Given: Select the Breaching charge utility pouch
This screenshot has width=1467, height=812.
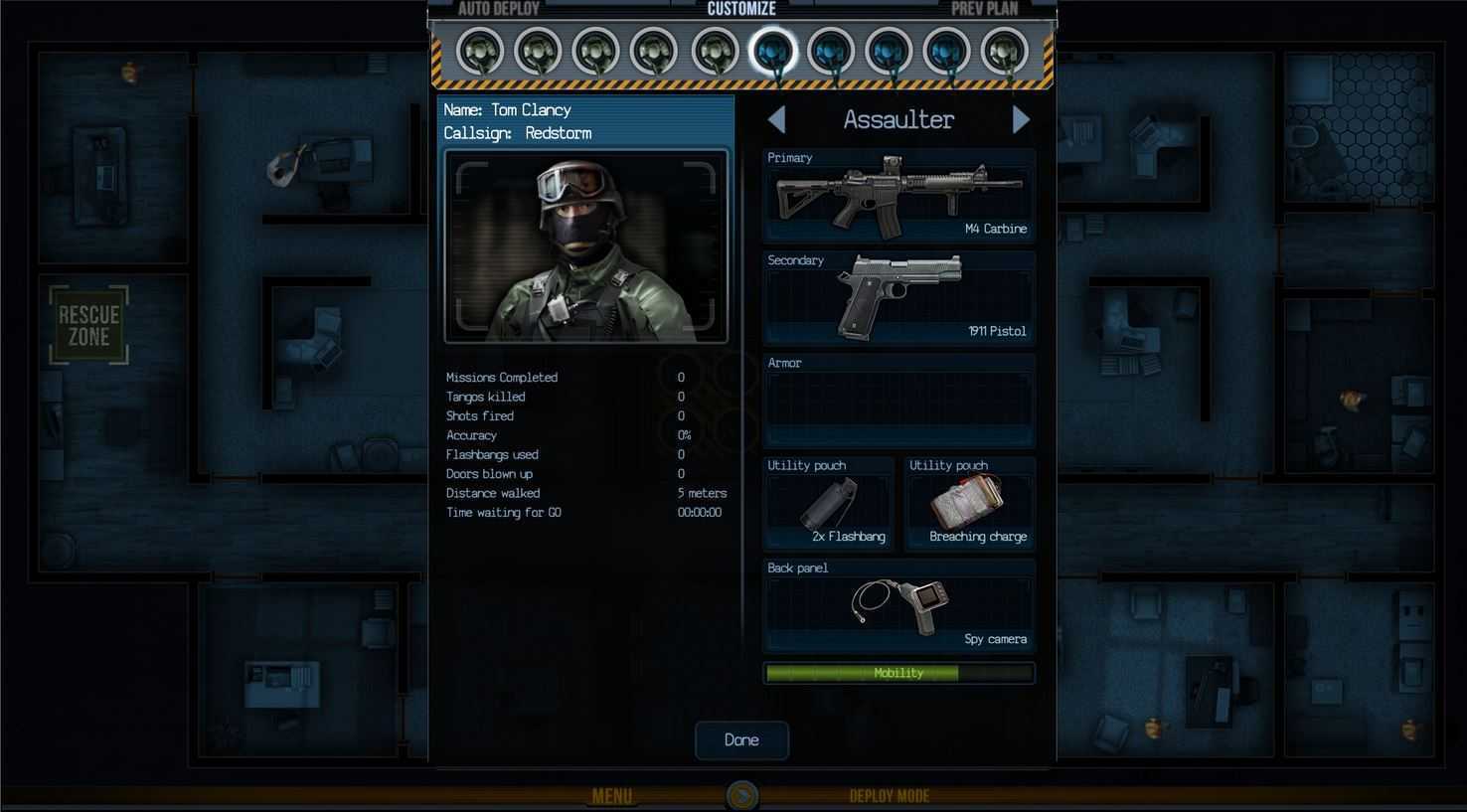Looking at the screenshot, I should point(970,505).
